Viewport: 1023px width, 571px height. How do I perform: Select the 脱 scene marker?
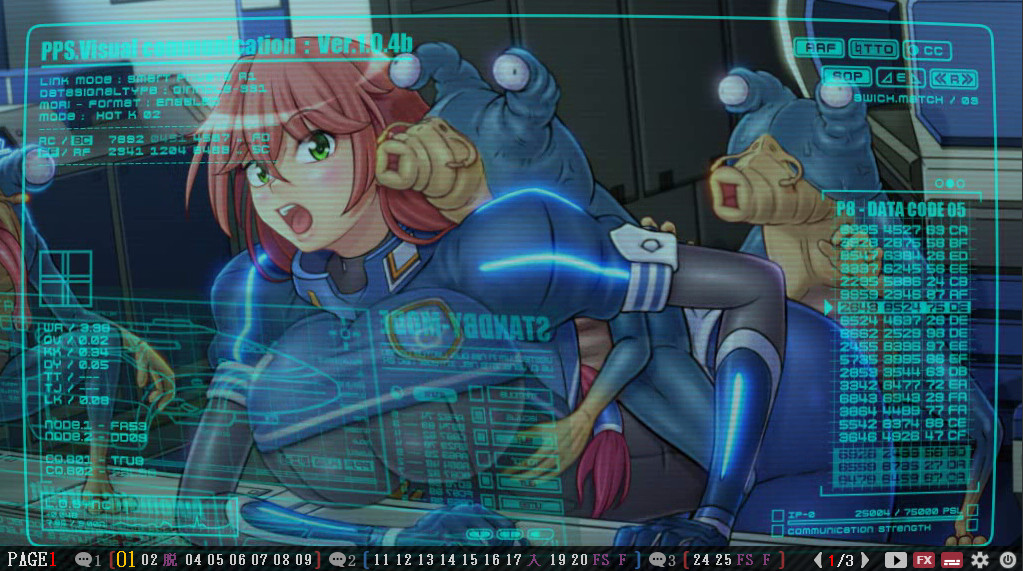[171, 560]
